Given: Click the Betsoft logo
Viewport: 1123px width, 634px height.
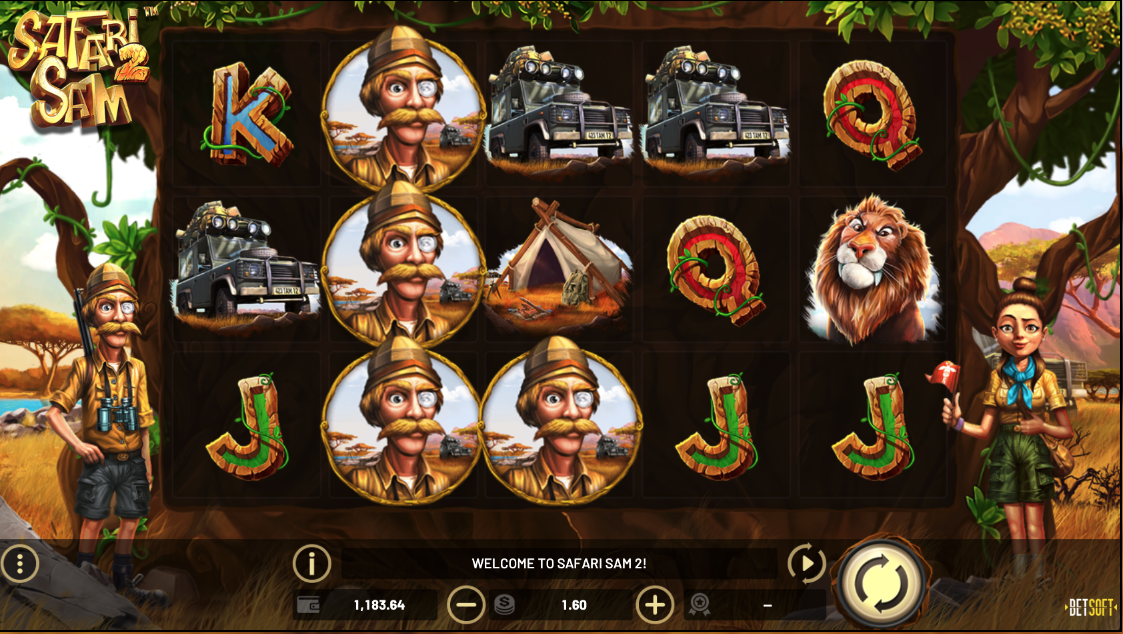Looking at the screenshot, I should 1090,607.
